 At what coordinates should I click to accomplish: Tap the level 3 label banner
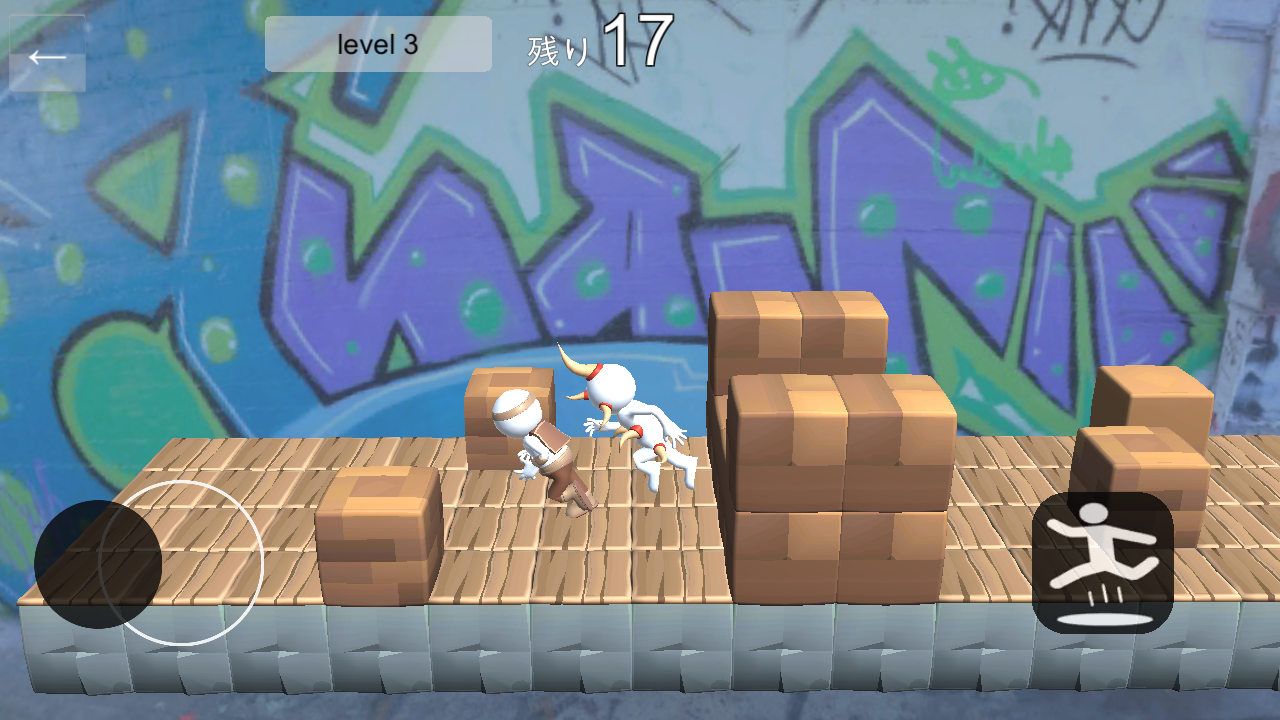click(377, 43)
